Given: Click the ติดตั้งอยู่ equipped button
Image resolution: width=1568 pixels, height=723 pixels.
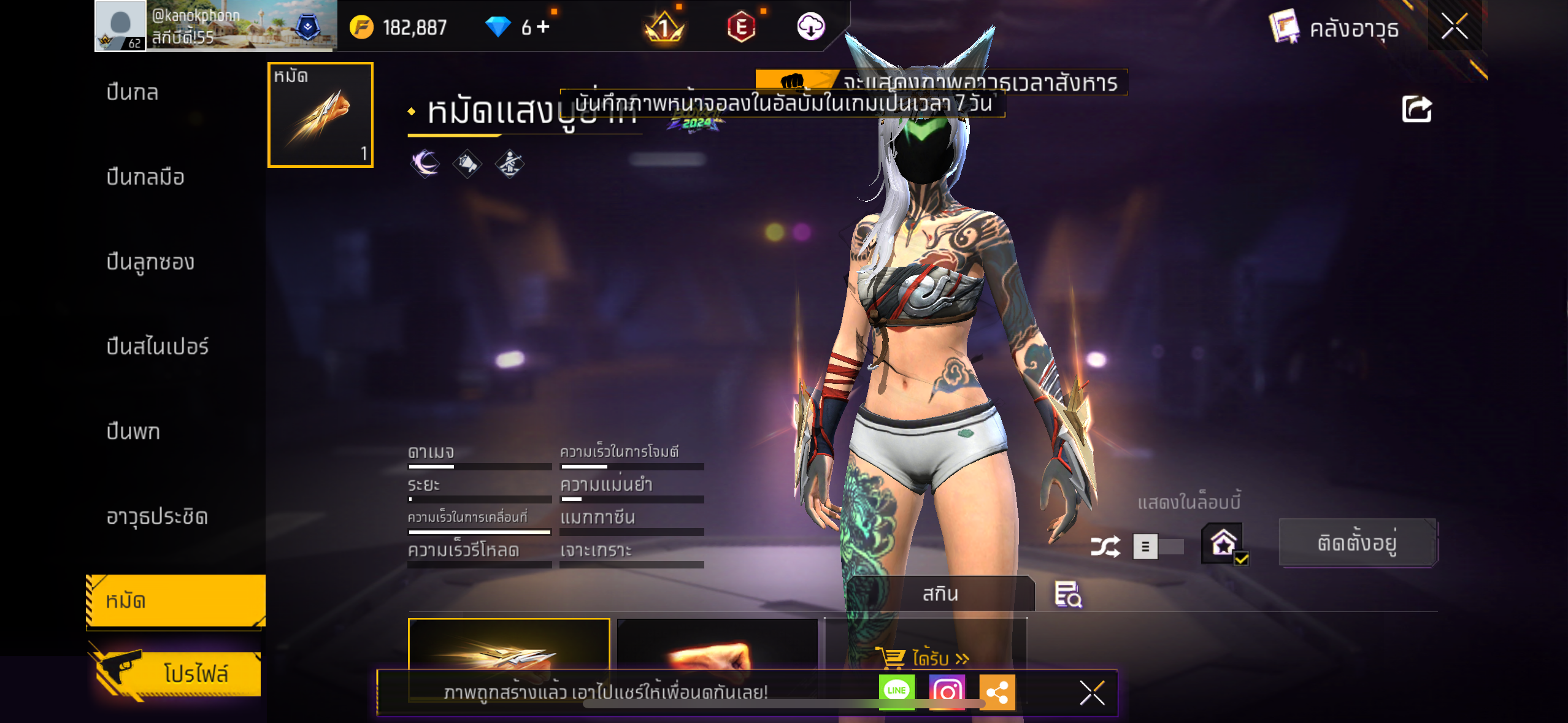Looking at the screenshot, I should pyautogui.click(x=1357, y=543).
